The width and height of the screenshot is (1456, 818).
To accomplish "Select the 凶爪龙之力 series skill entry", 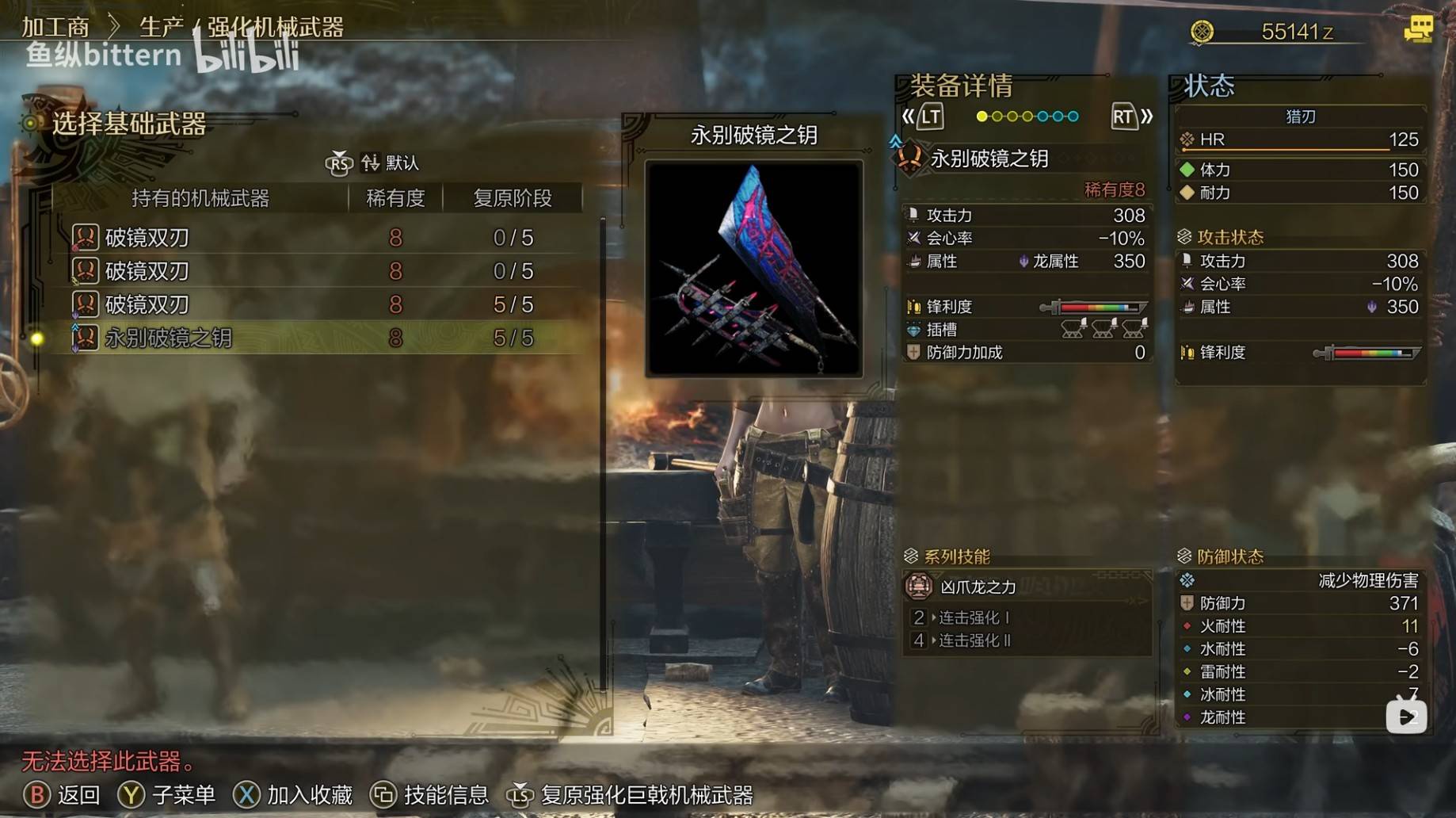I will point(978,587).
